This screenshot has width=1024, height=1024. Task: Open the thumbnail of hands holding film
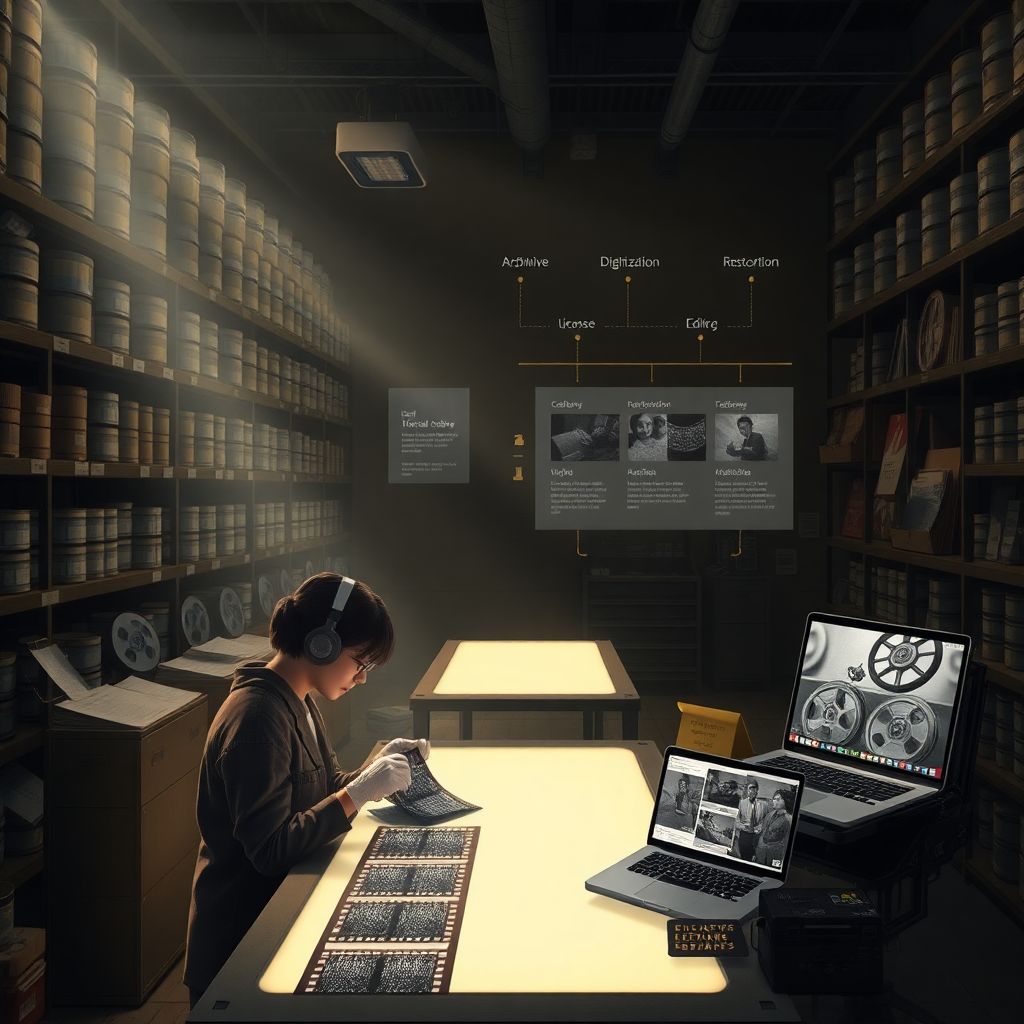585,437
